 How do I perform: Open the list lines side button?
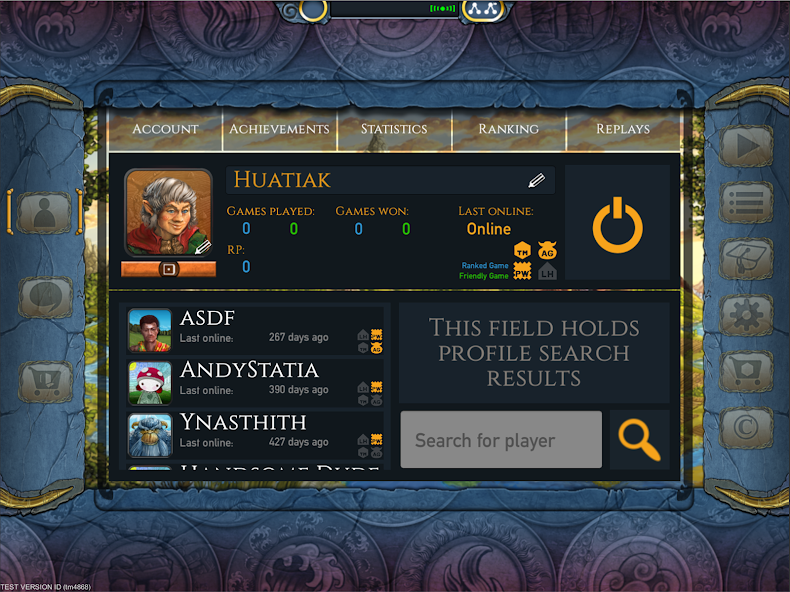coord(746,202)
